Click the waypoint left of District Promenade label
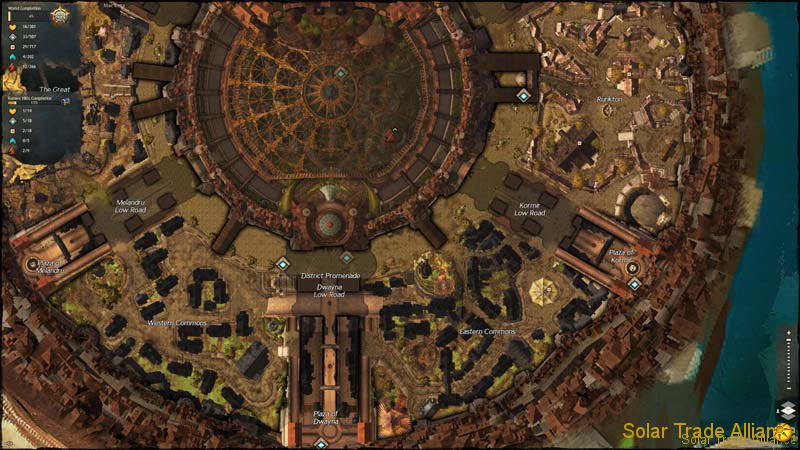The height and width of the screenshot is (450, 800). point(282,264)
